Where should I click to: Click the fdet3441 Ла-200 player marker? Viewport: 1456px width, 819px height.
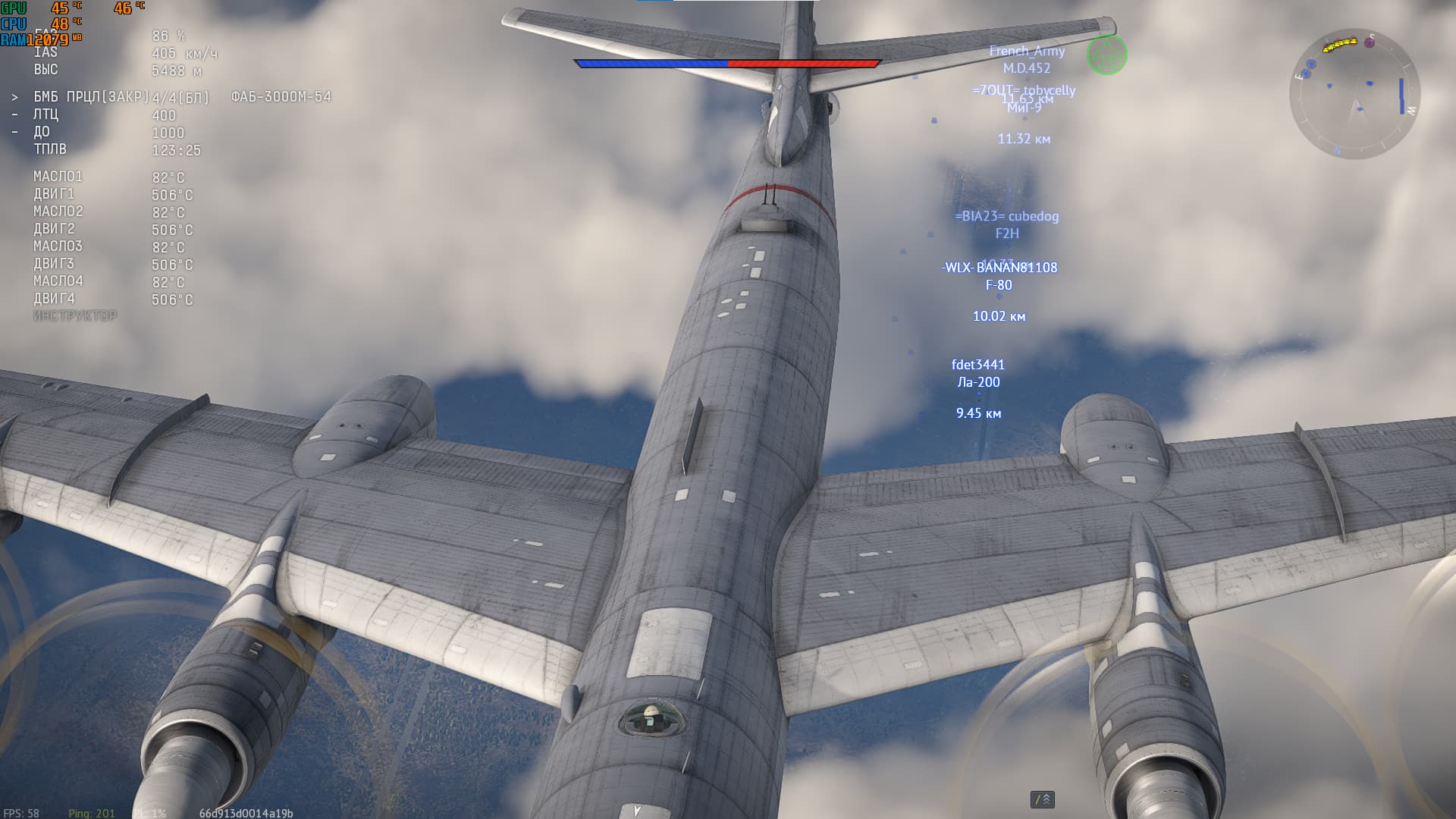pyautogui.click(x=978, y=373)
